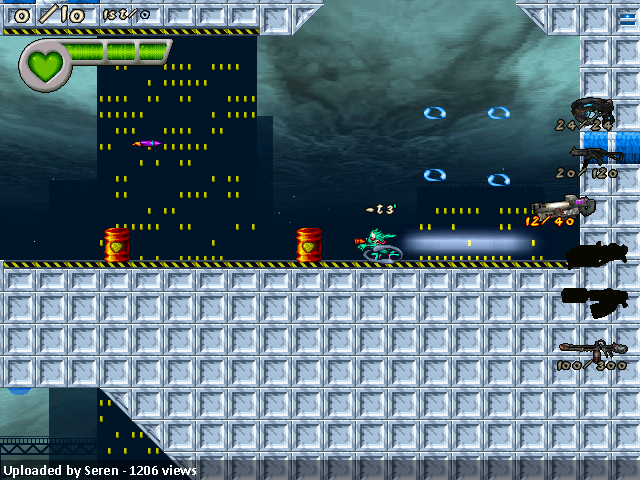
Task: Equip the weapon with 100/300 ammo
Action: (x=592, y=350)
